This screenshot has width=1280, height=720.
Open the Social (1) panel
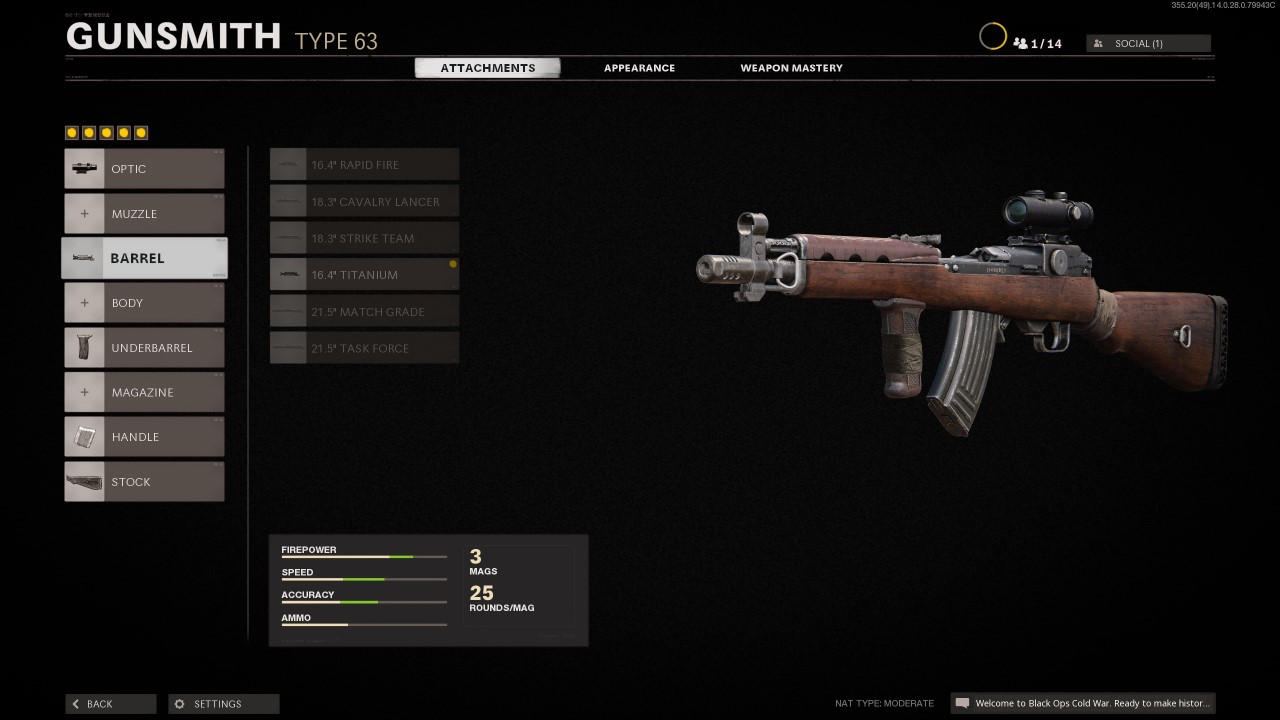click(1148, 43)
